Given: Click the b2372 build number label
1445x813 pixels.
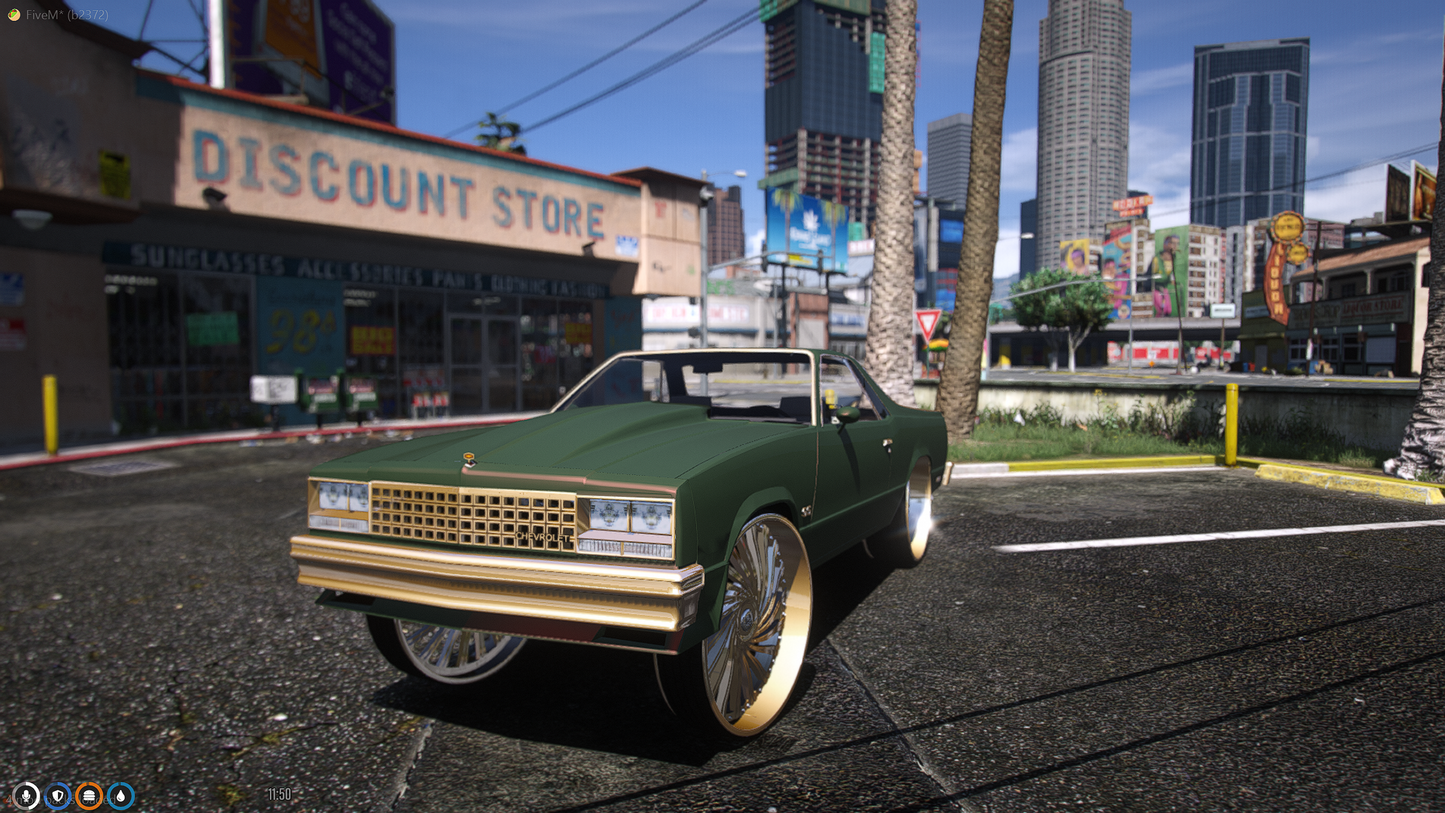Looking at the screenshot, I should click(x=88, y=16).
